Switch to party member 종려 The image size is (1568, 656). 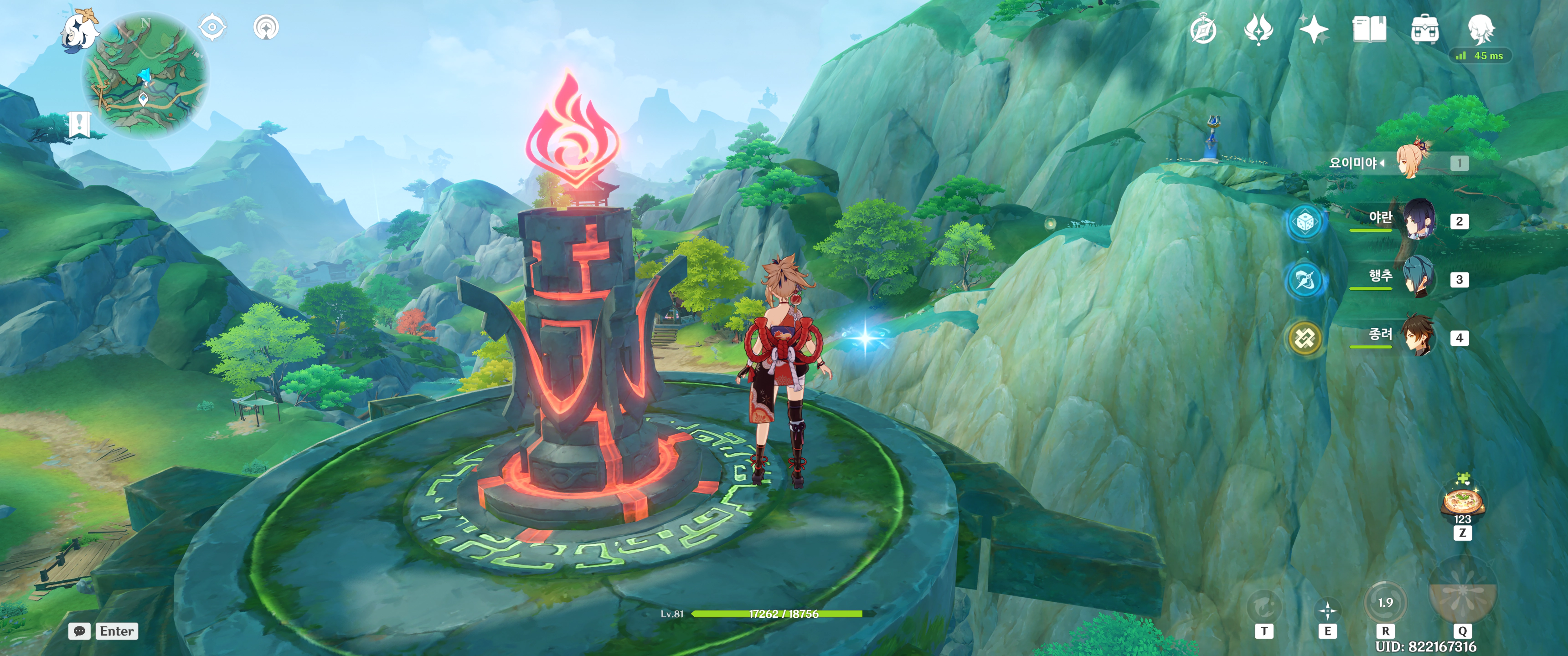pyautogui.click(x=1419, y=337)
